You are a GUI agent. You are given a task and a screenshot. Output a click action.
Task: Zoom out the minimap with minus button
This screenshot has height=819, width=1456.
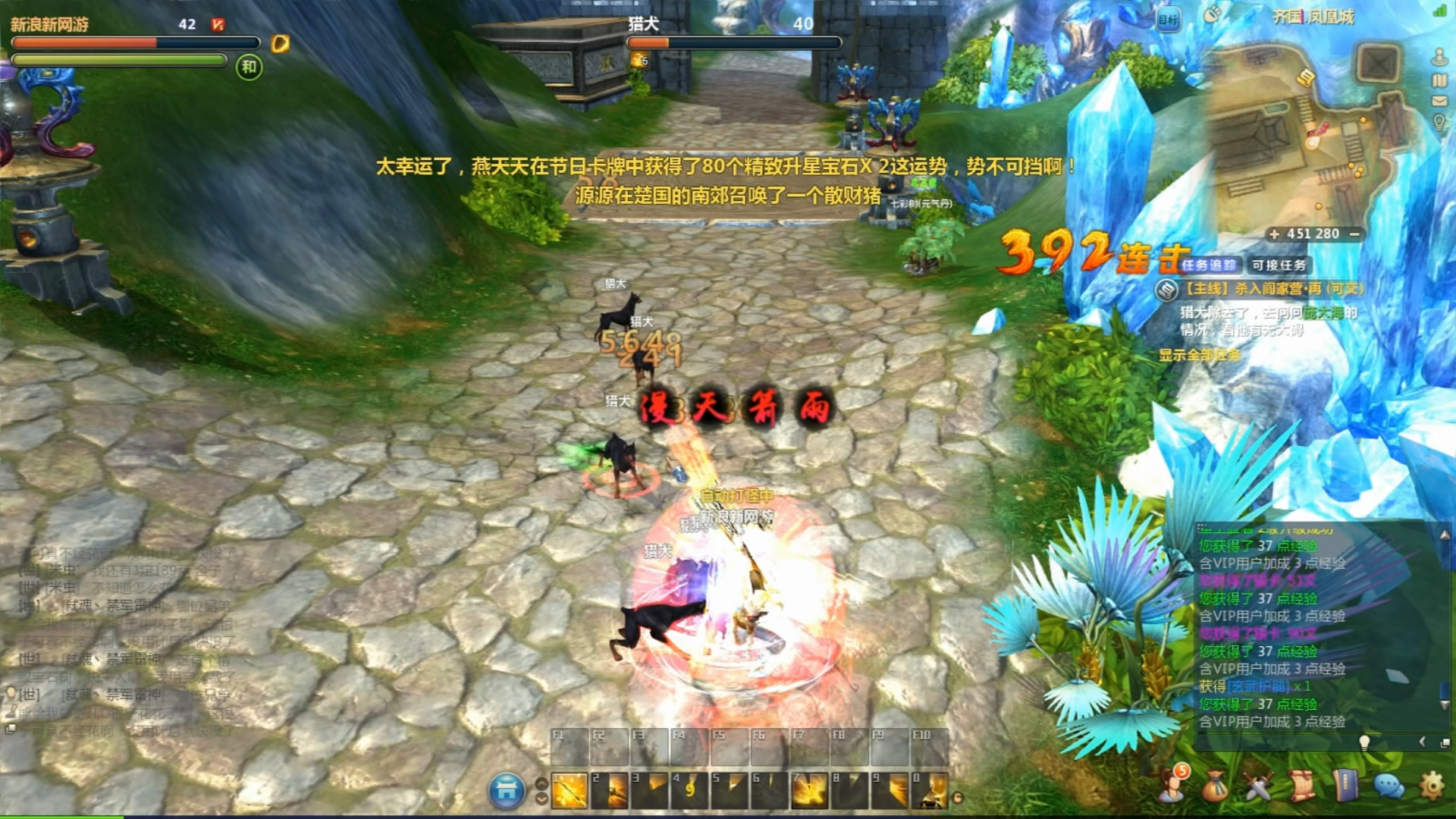point(1354,234)
